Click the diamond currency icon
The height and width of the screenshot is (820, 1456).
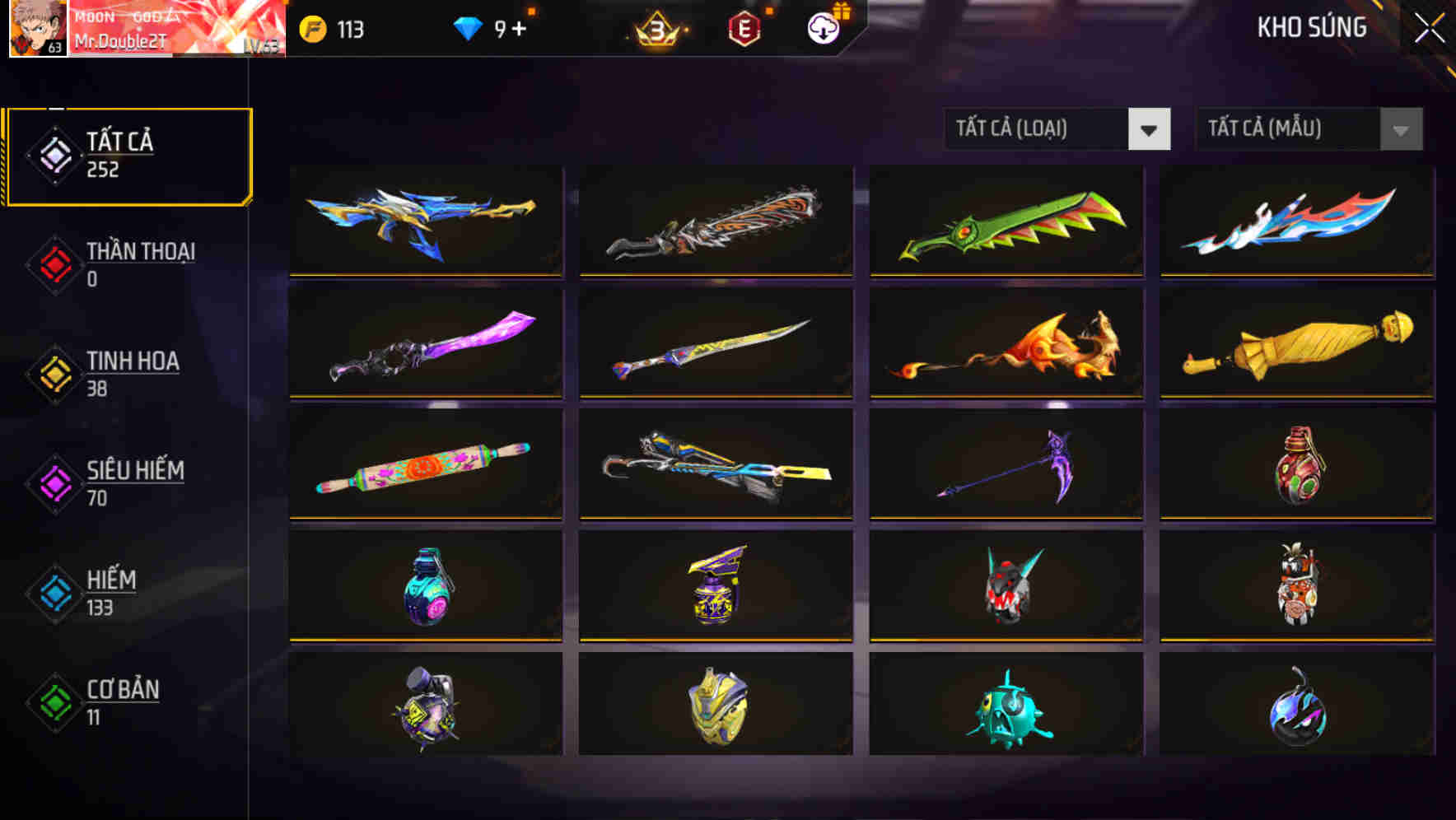pos(469,26)
